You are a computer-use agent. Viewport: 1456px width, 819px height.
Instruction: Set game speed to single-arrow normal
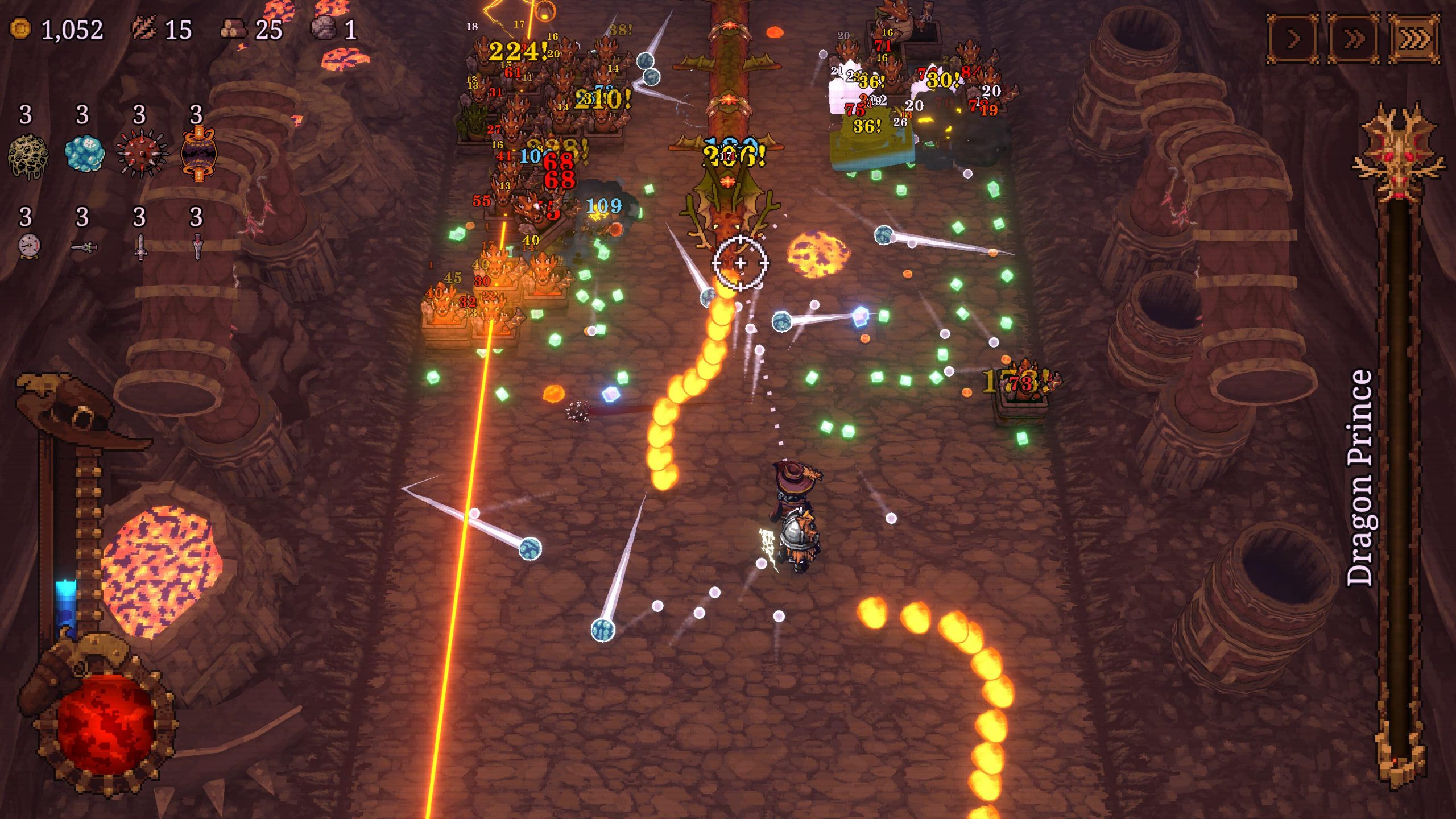tap(1292, 39)
